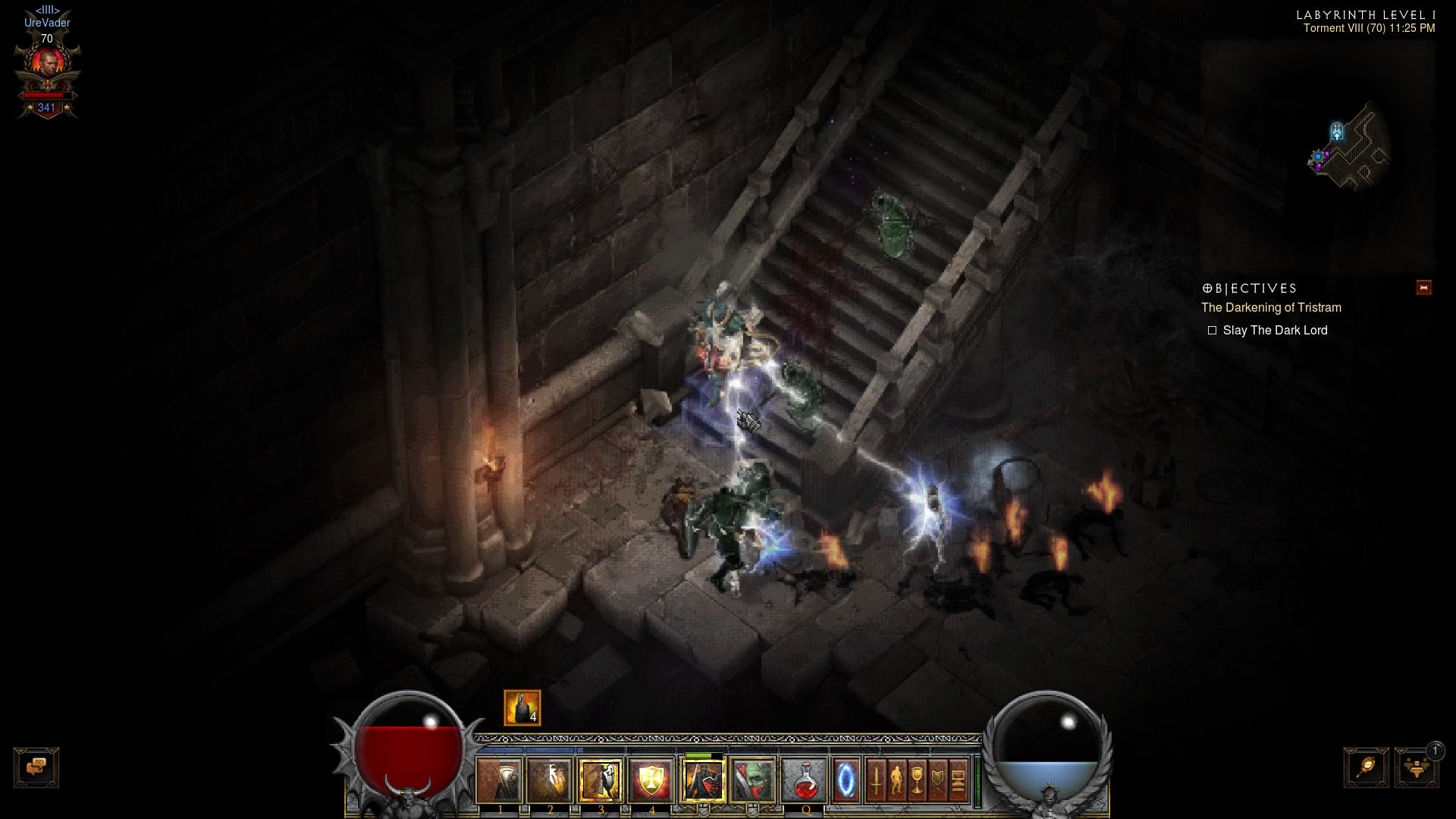This screenshot has width=1456, height=819.
Task: Open the chat bubbles button
Action: (x=36, y=767)
